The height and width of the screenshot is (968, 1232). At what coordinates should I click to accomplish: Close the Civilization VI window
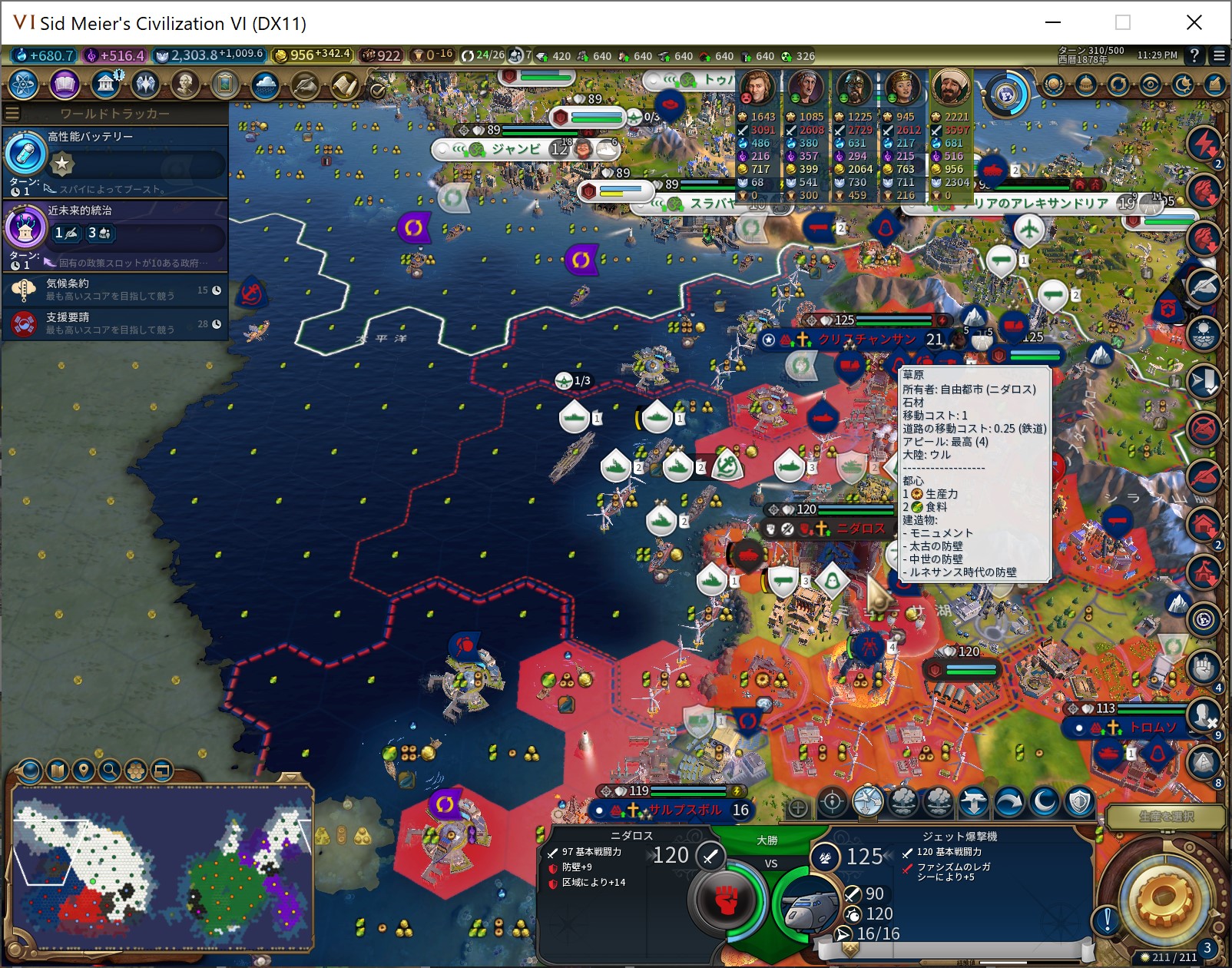pyautogui.click(x=1194, y=22)
